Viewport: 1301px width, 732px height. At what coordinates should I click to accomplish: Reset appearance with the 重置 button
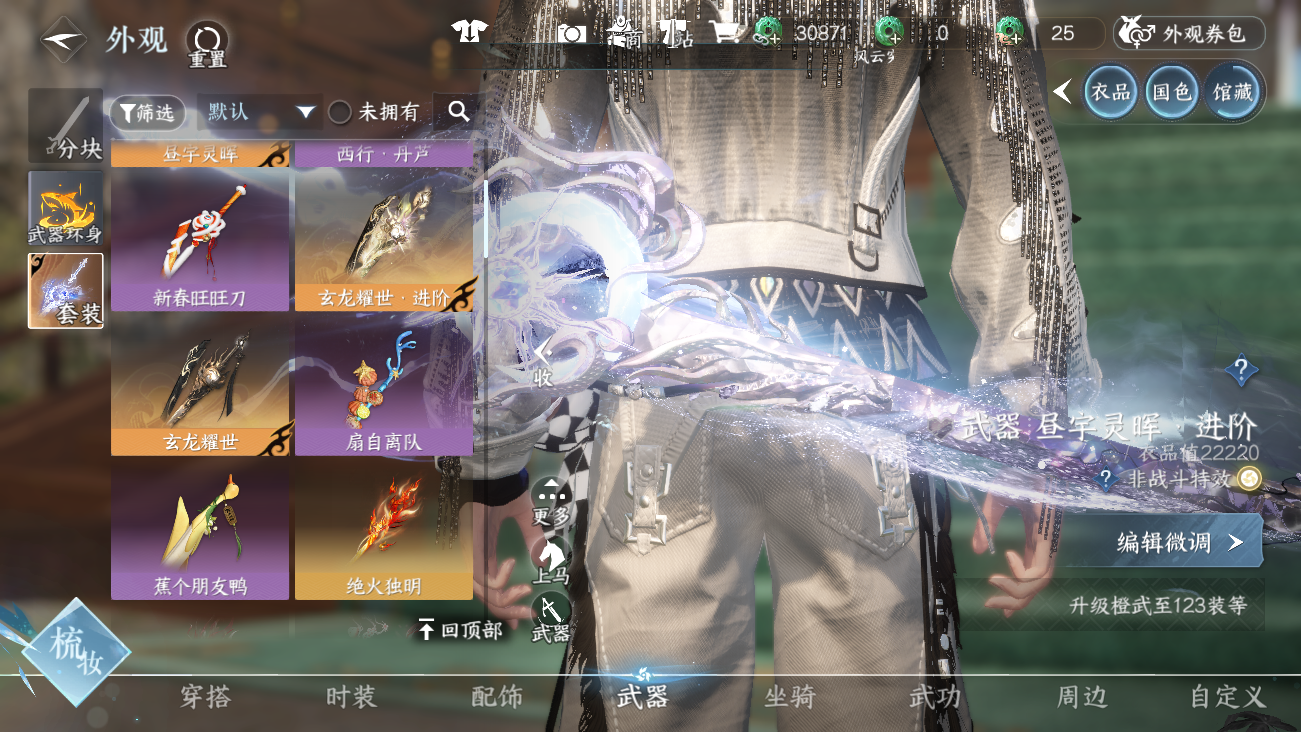point(207,44)
